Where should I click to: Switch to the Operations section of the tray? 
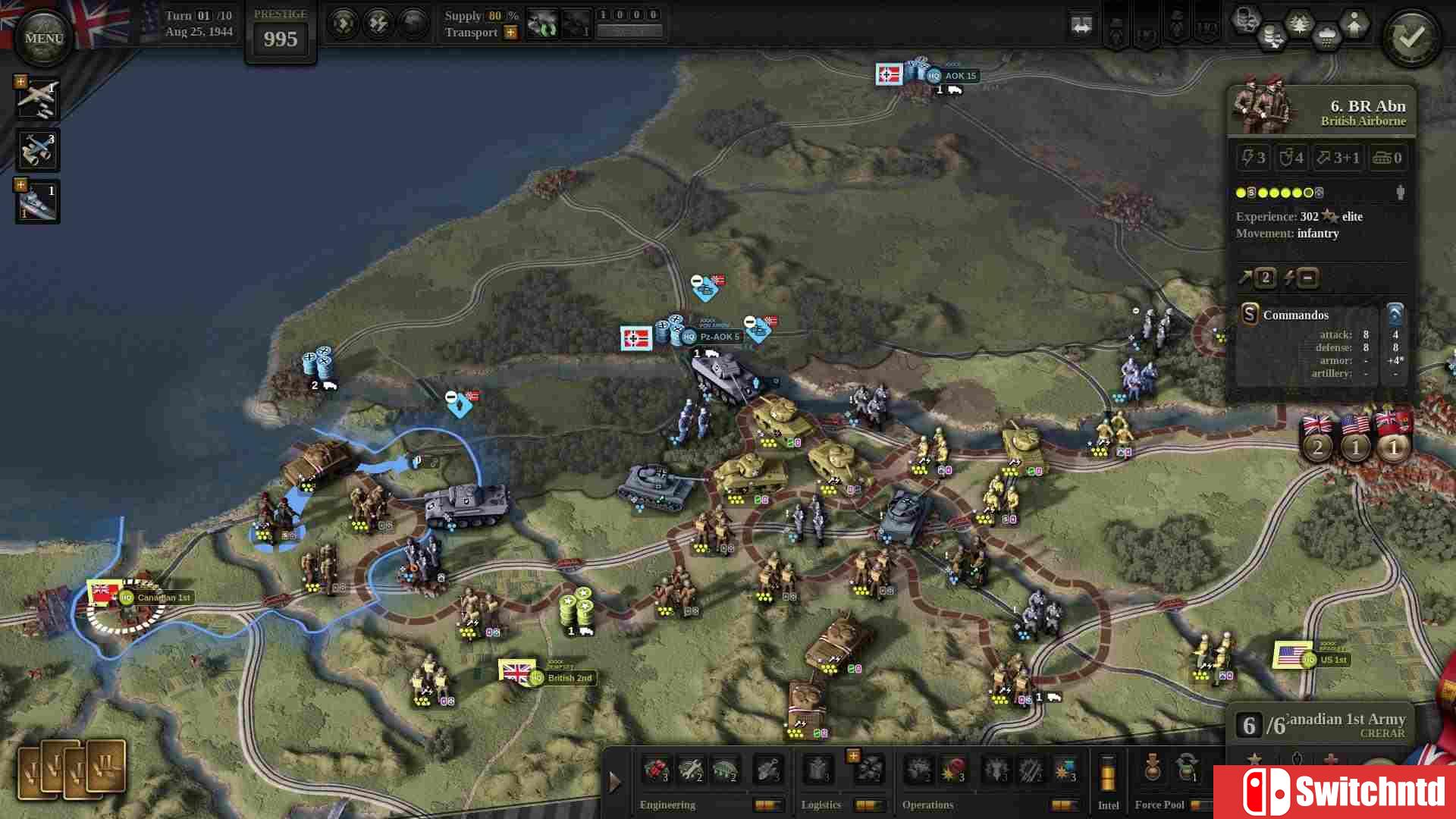(927, 805)
